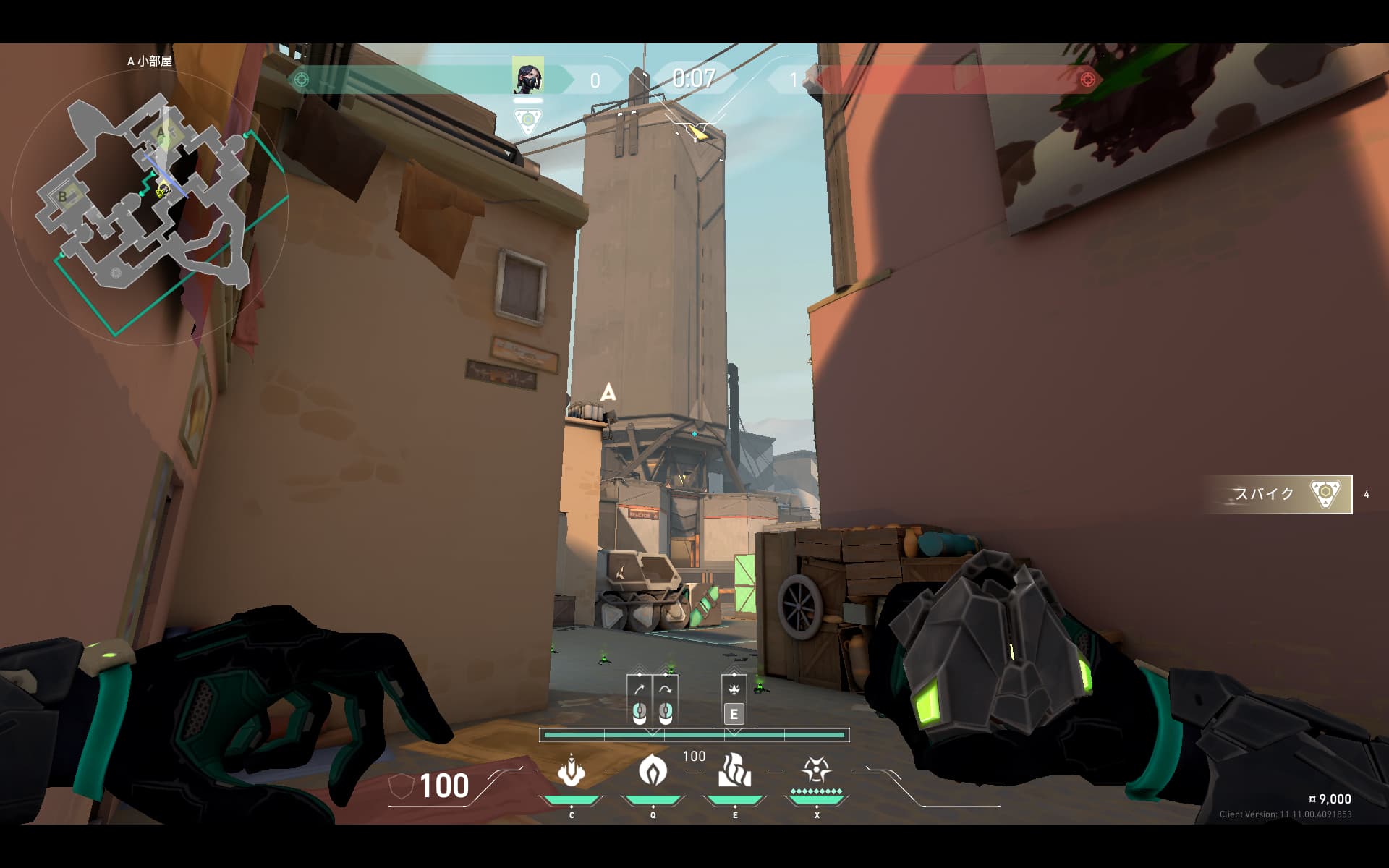Activate the Viper's Pit ultimate icon
The height and width of the screenshot is (868, 1389).
816,771
